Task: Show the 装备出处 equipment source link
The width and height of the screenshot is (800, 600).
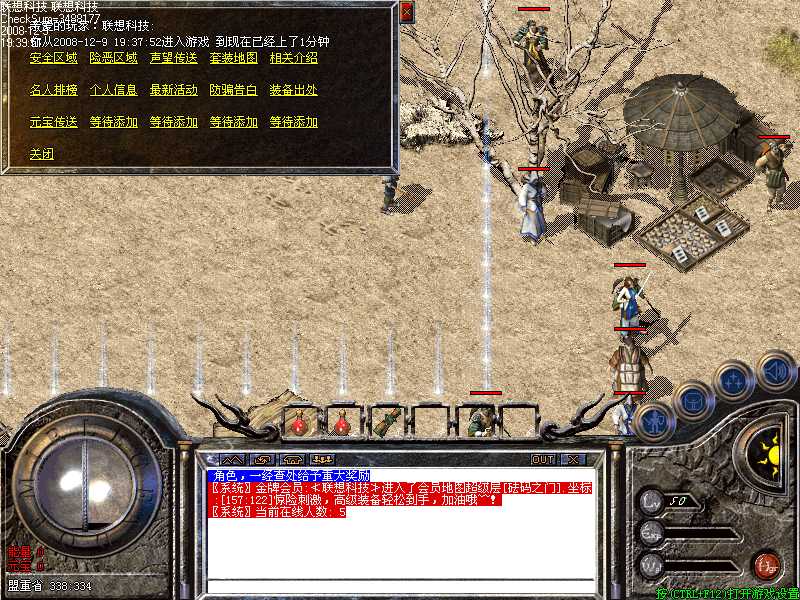Action: pos(293,90)
